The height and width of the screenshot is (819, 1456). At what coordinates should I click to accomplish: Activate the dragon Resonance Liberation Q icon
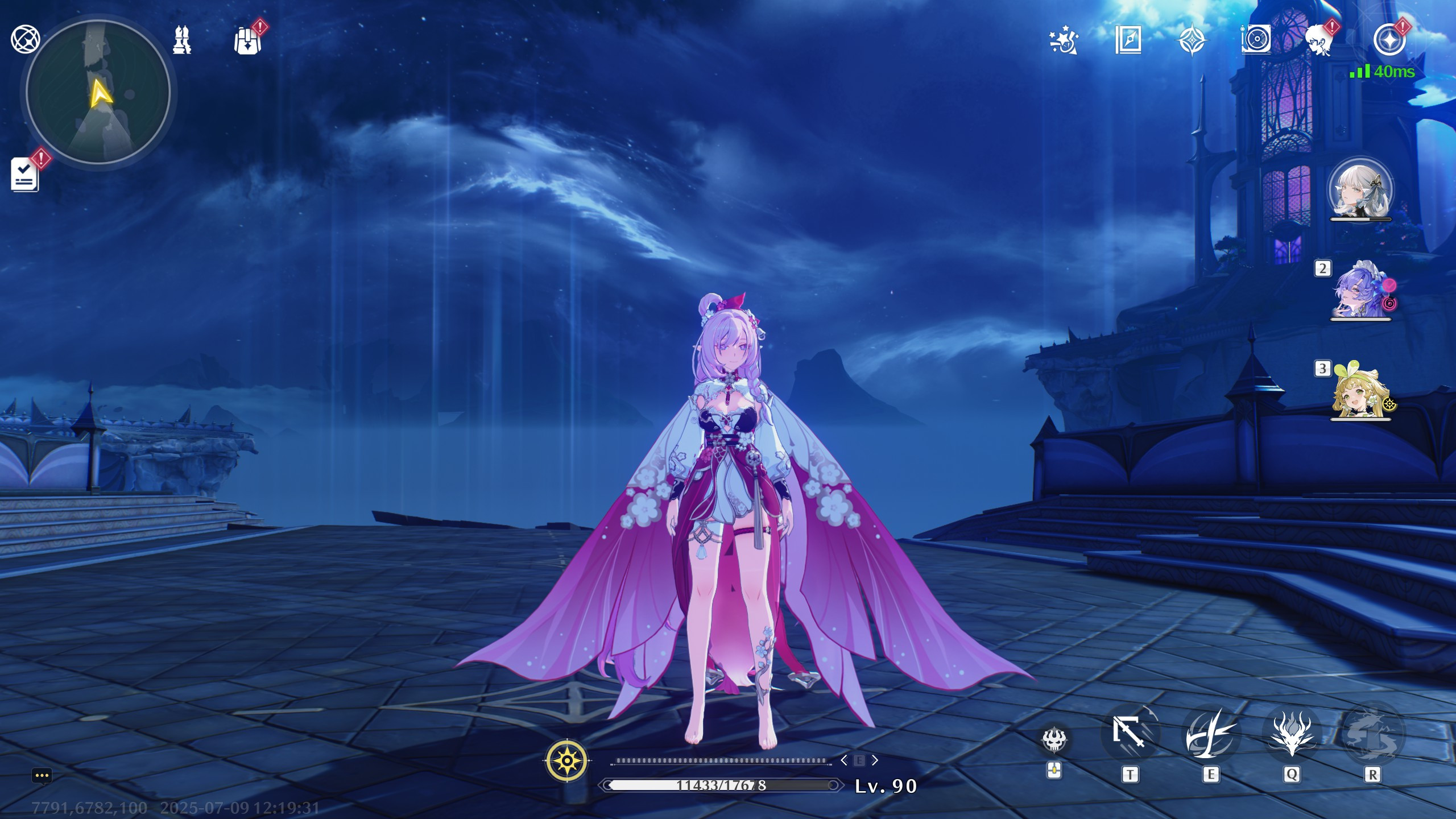click(1293, 734)
